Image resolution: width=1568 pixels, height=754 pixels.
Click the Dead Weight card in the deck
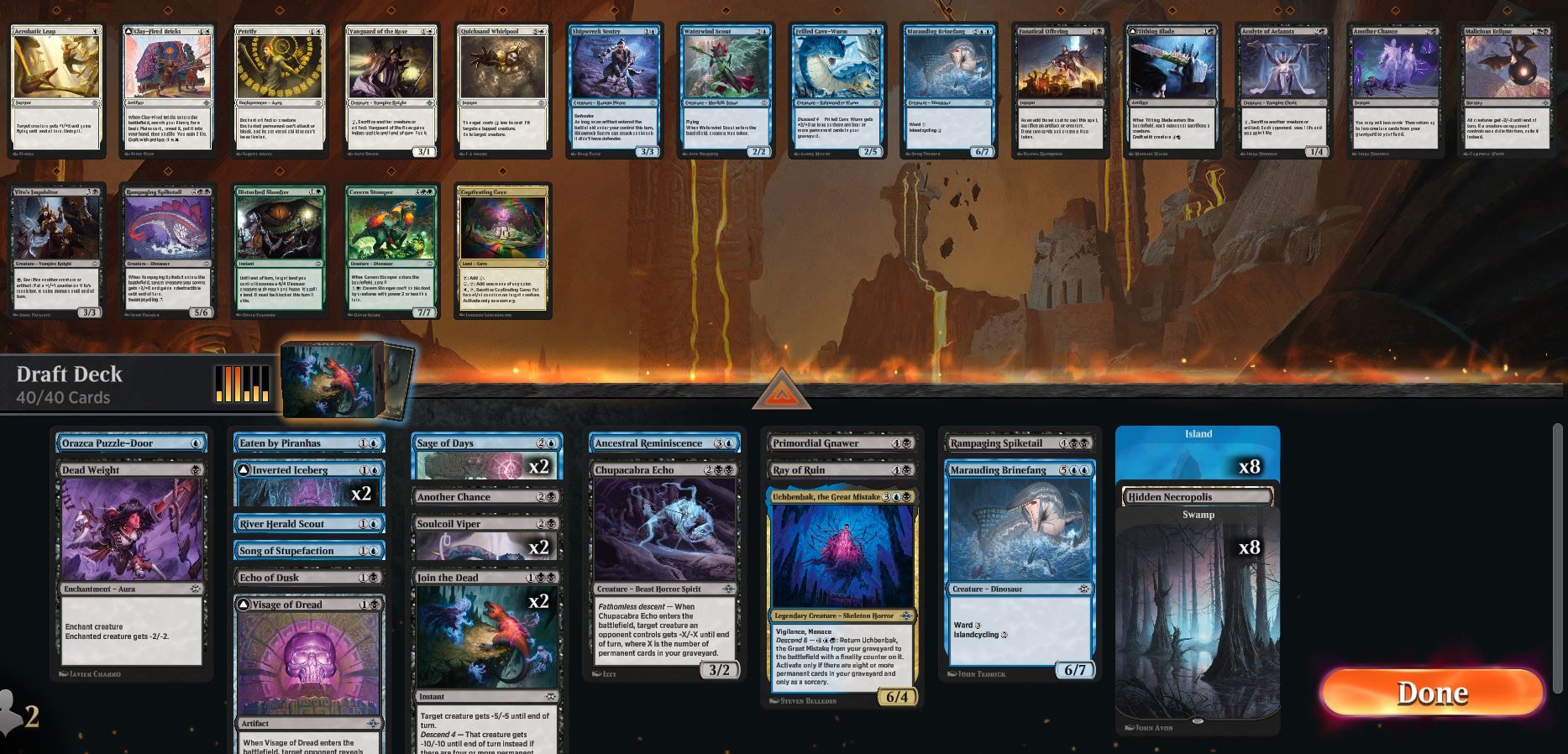tap(130, 571)
